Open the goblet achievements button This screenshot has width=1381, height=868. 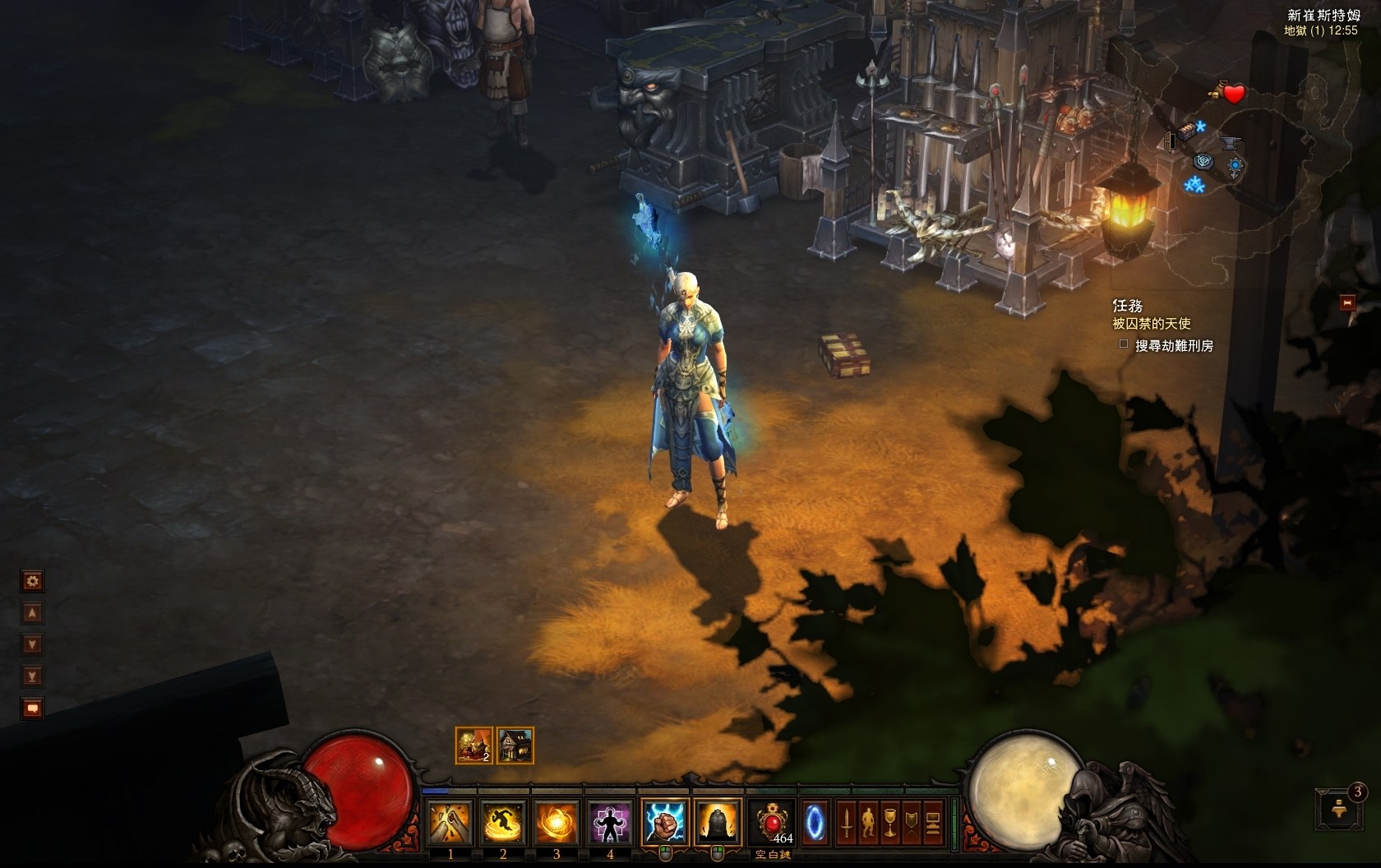[889, 822]
